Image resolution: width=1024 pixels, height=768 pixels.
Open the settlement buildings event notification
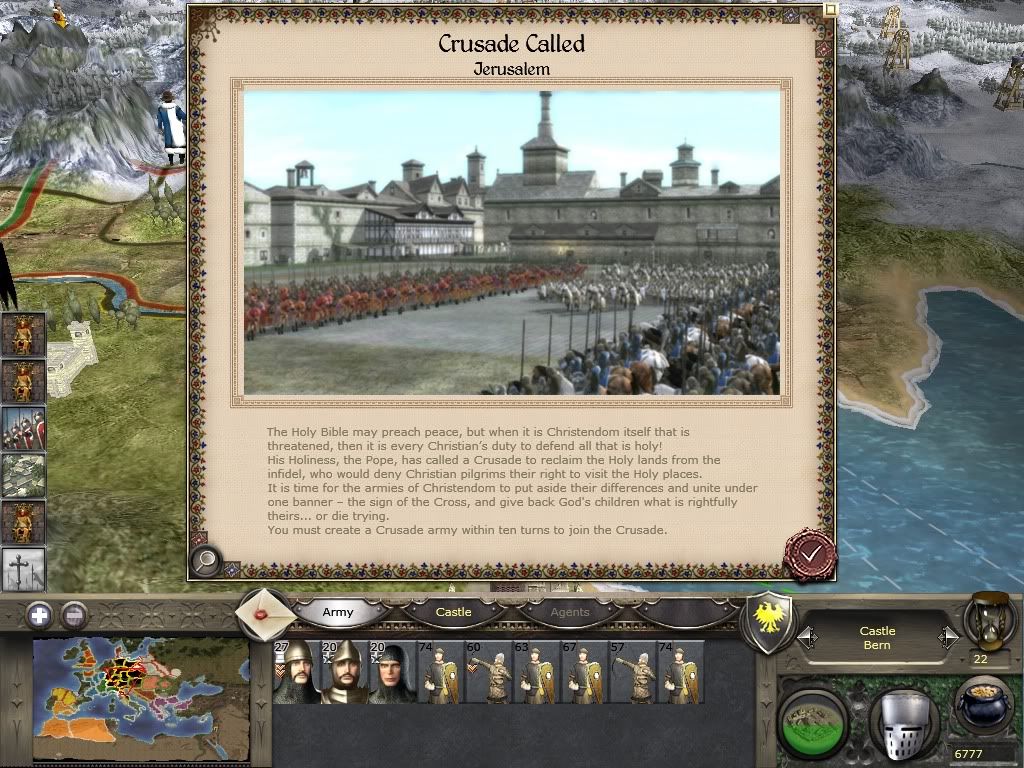pyautogui.click(x=24, y=475)
